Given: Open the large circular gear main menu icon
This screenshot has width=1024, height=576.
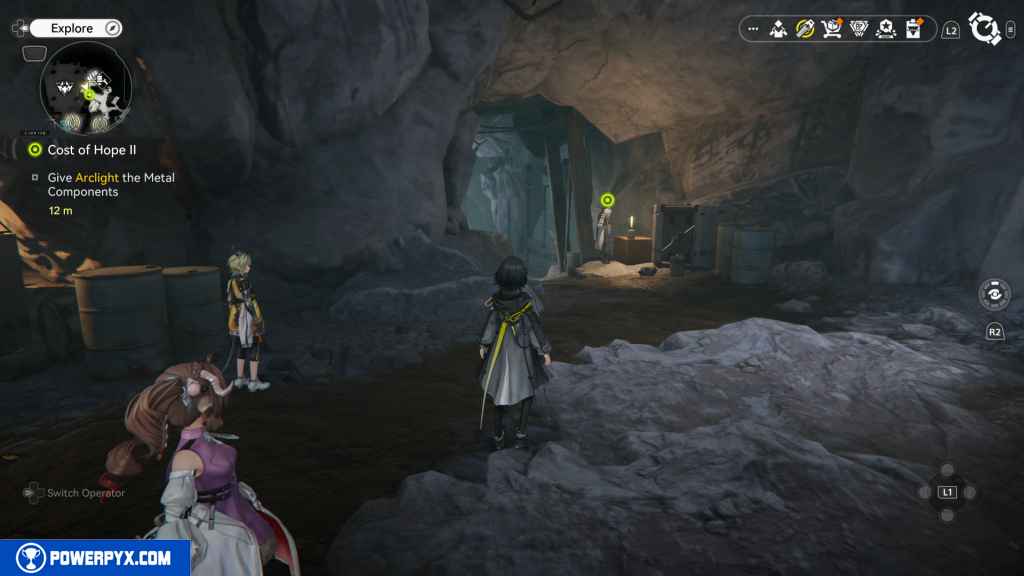Looking at the screenshot, I should [985, 29].
